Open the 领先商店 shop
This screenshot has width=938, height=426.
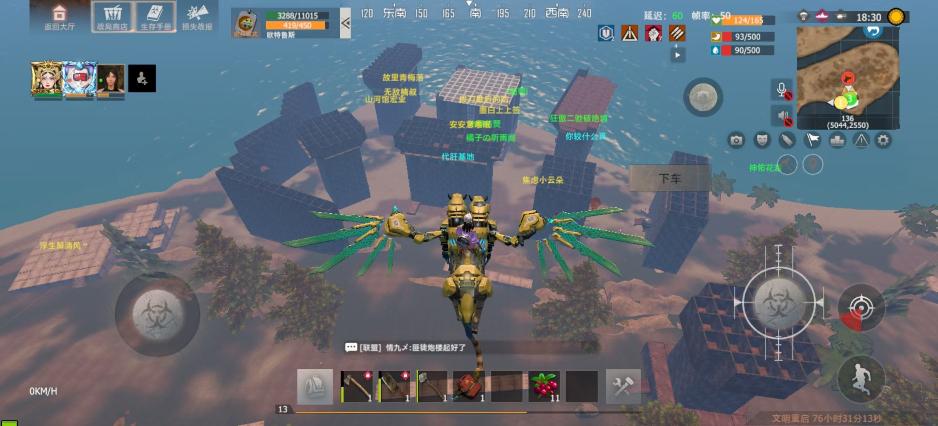click(112, 16)
